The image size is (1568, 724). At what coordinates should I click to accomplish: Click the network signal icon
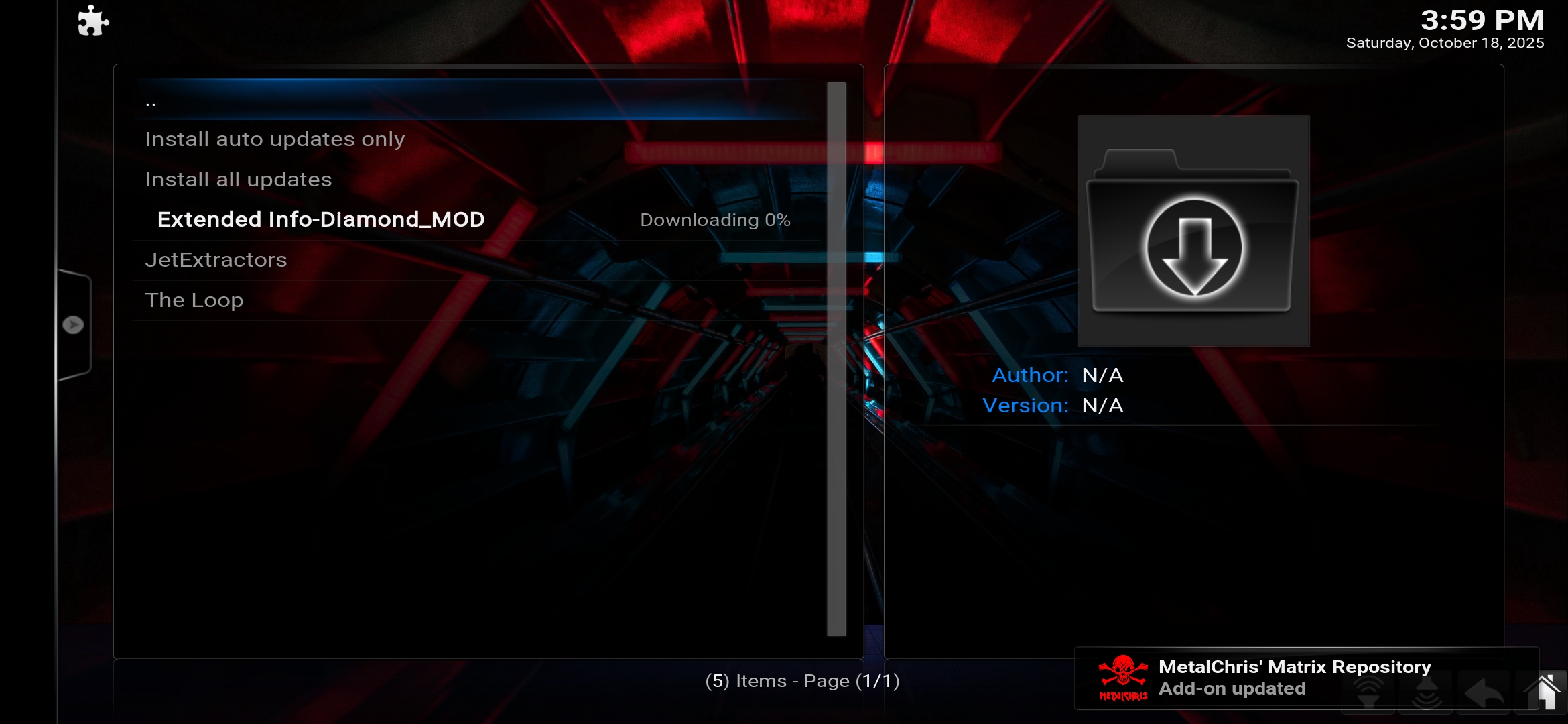coord(1368,691)
